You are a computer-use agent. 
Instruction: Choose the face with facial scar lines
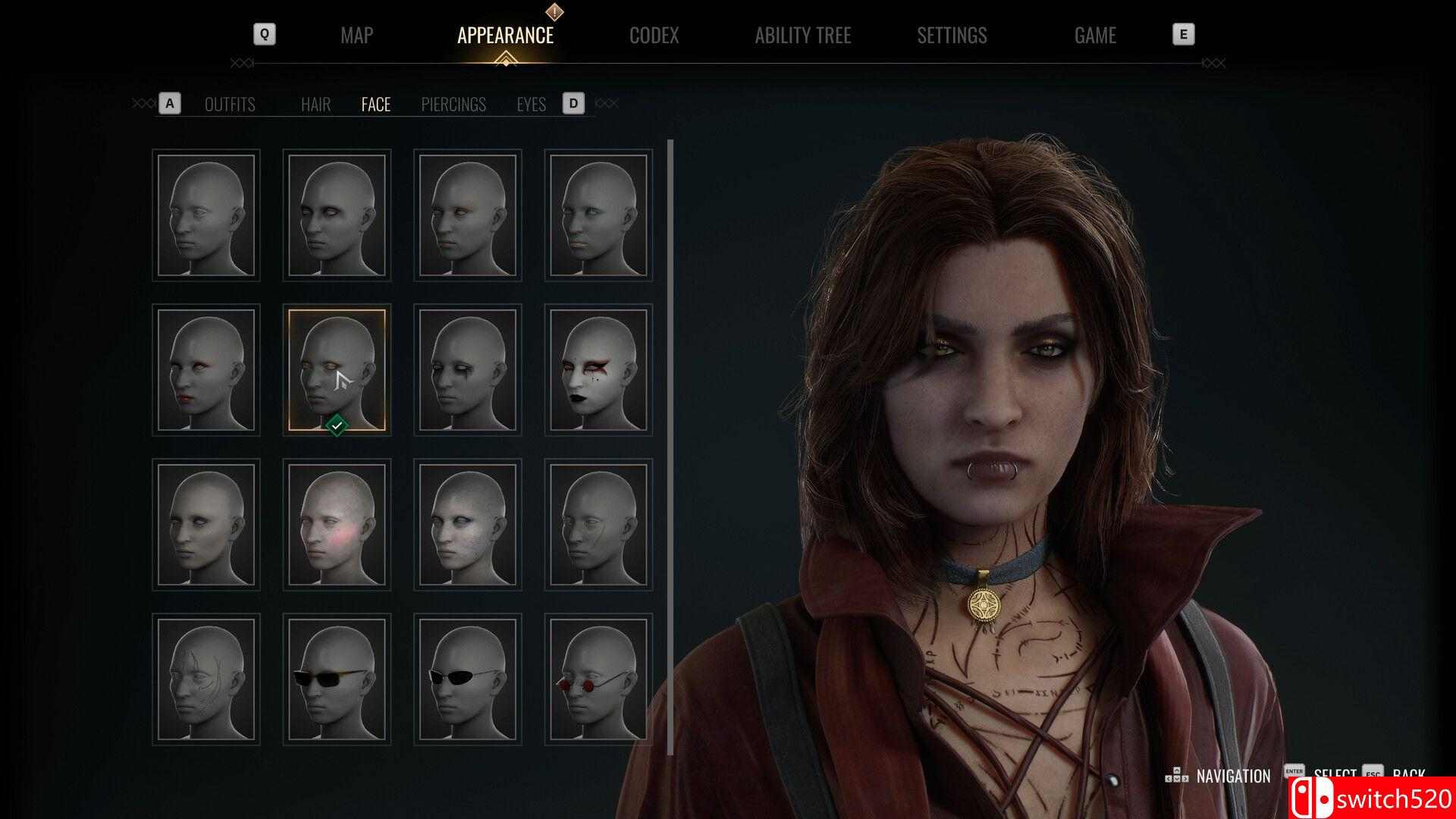[x=206, y=679]
